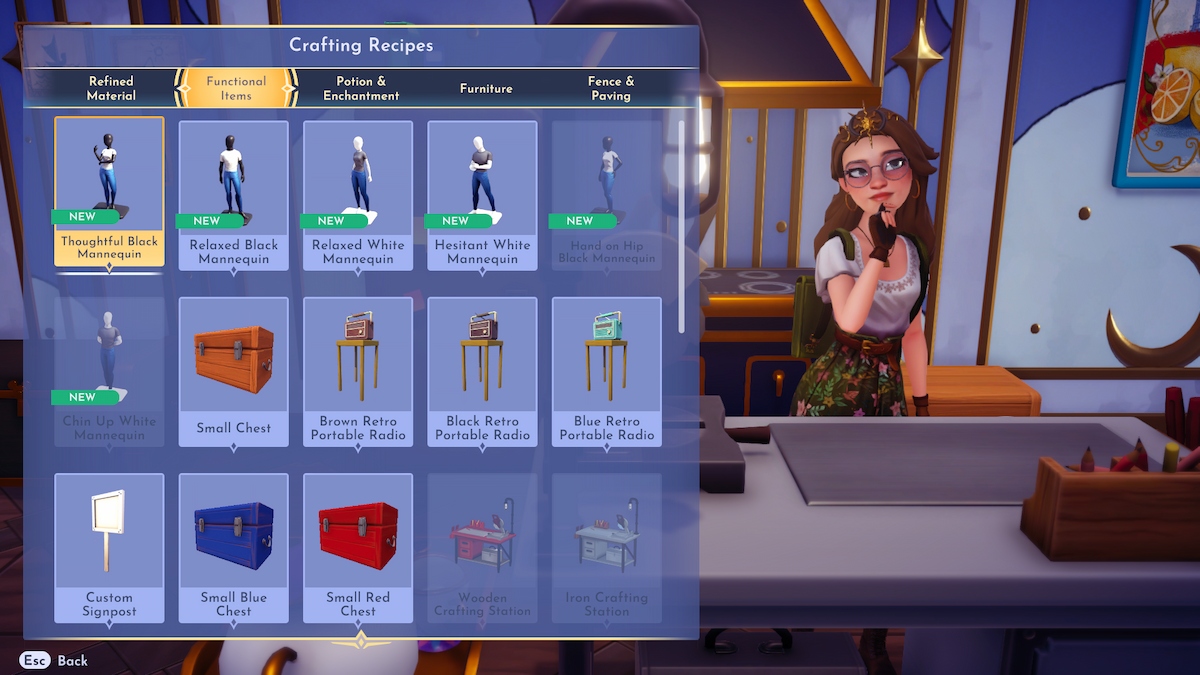Open the Wooden Crafting Station recipe
Image resolution: width=1200 pixels, height=675 pixels.
tap(482, 547)
